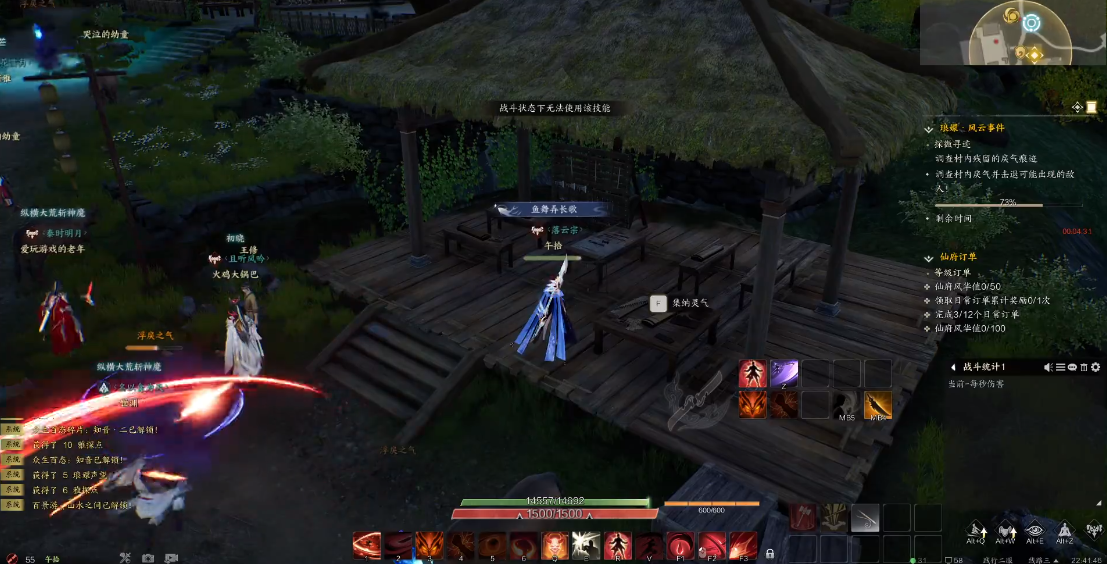Open combat statistics list menu icon
1107x564 pixels.
click(1061, 367)
